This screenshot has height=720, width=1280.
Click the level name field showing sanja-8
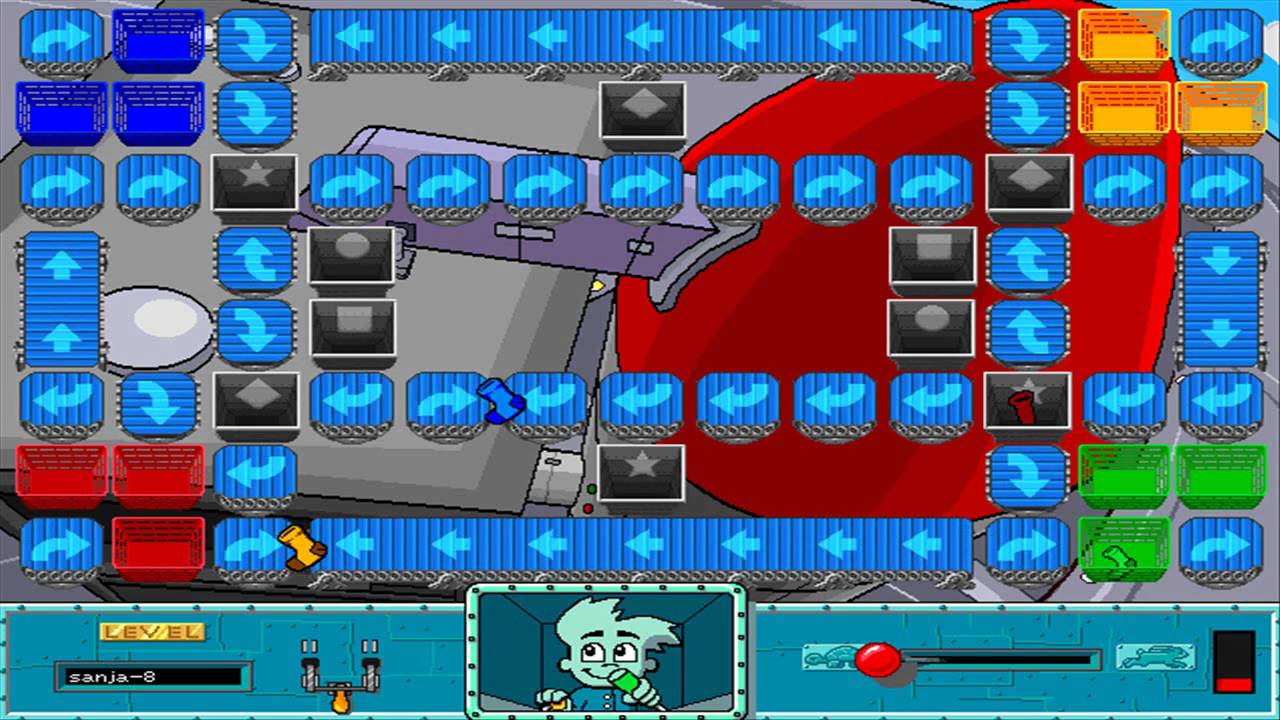(x=150, y=676)
